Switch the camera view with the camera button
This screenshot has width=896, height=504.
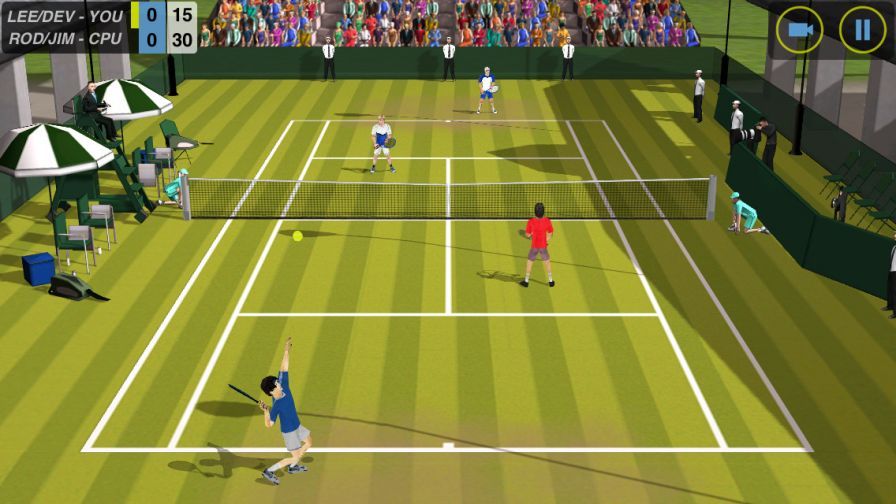799,30
